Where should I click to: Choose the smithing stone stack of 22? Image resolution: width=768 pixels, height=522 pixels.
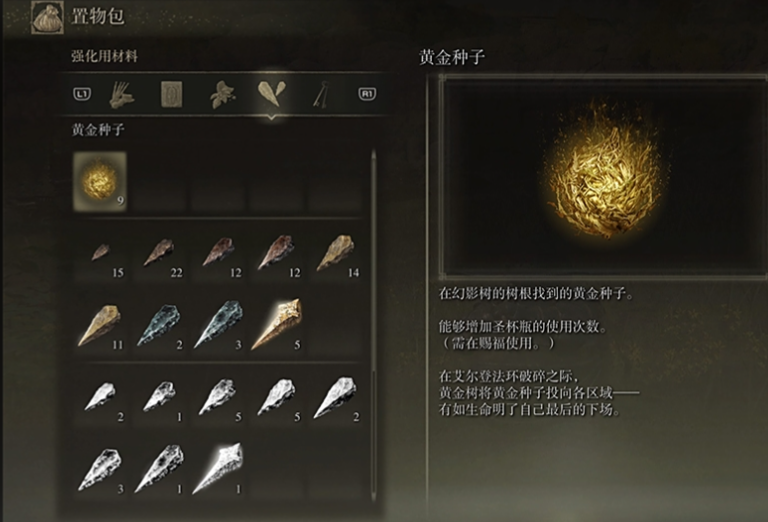click(x=158, y=254)
